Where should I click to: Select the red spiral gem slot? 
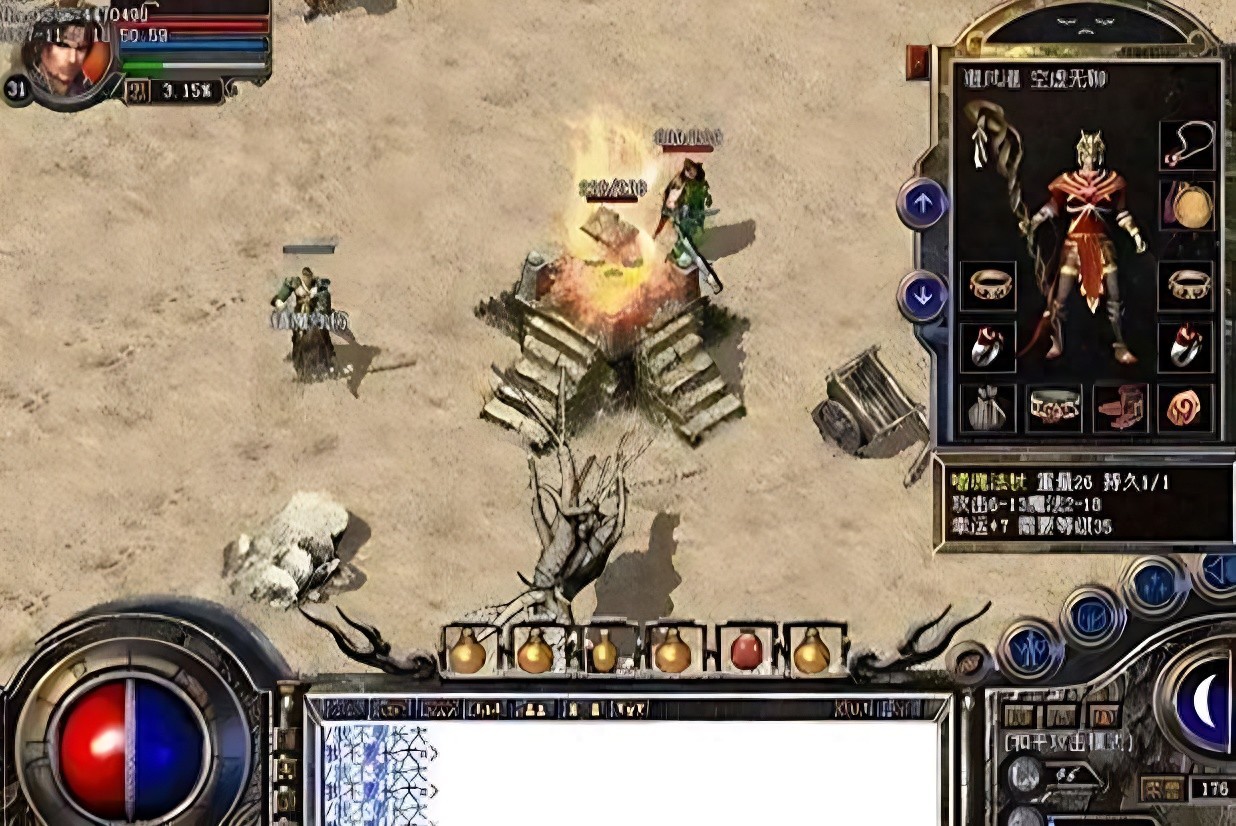coord(1186,408)
